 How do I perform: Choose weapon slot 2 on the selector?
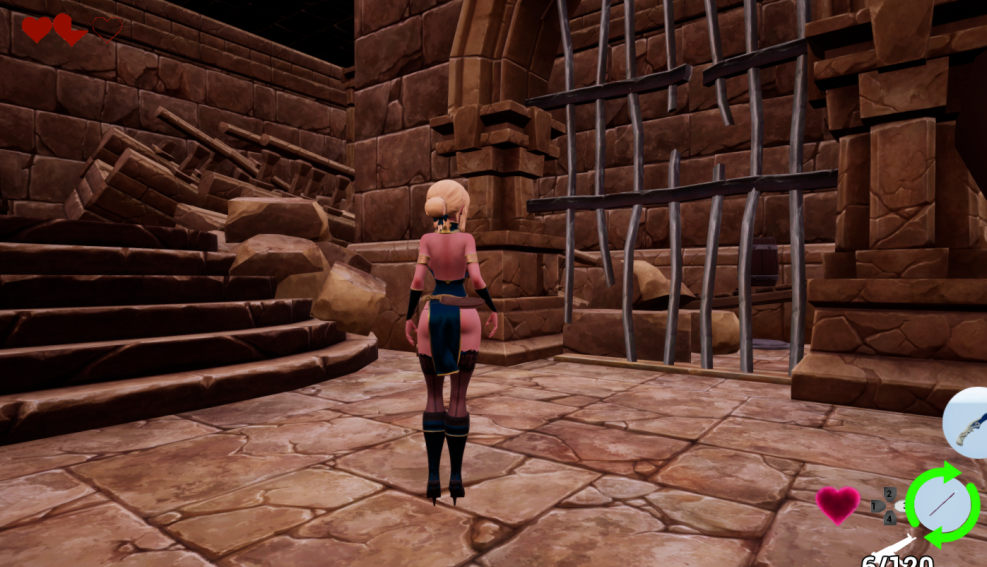[x=889, y=494]
